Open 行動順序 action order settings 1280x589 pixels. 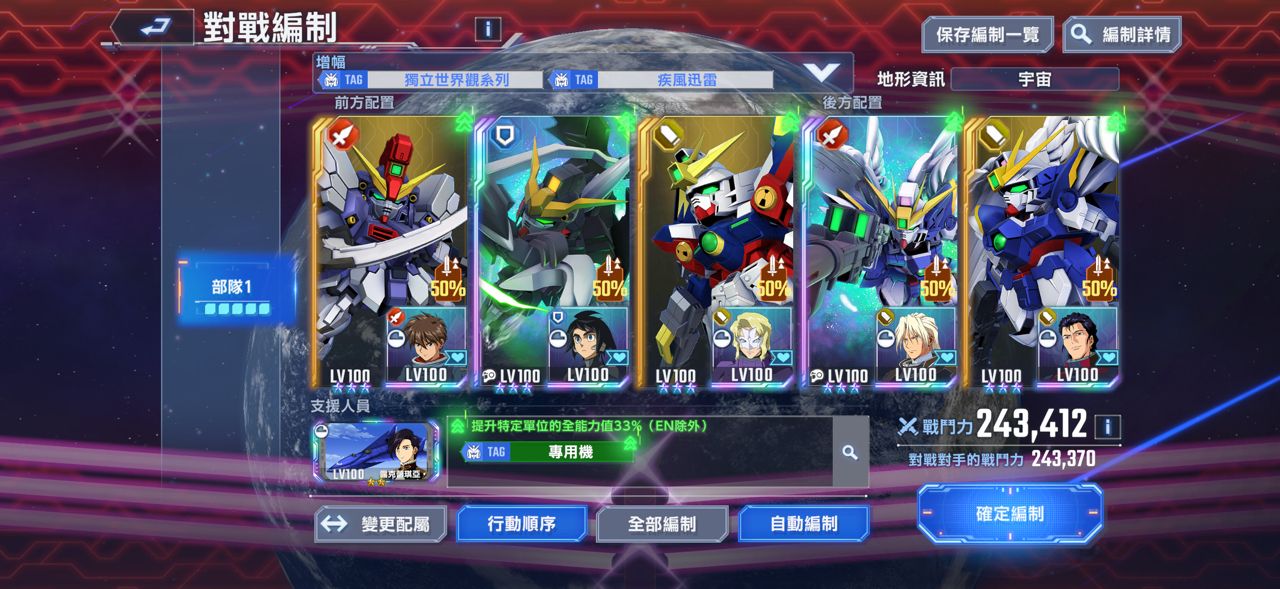tap(521, 523)
